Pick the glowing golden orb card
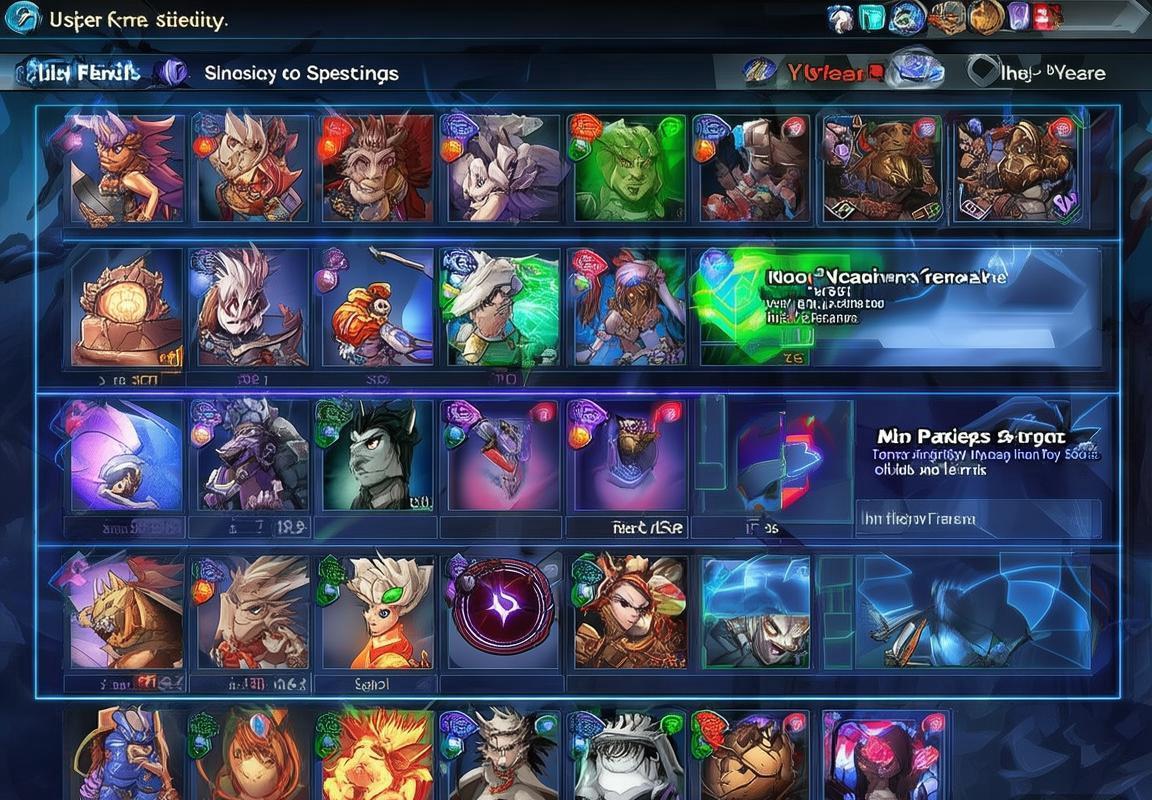The image size is (1152, 800). 126,308
